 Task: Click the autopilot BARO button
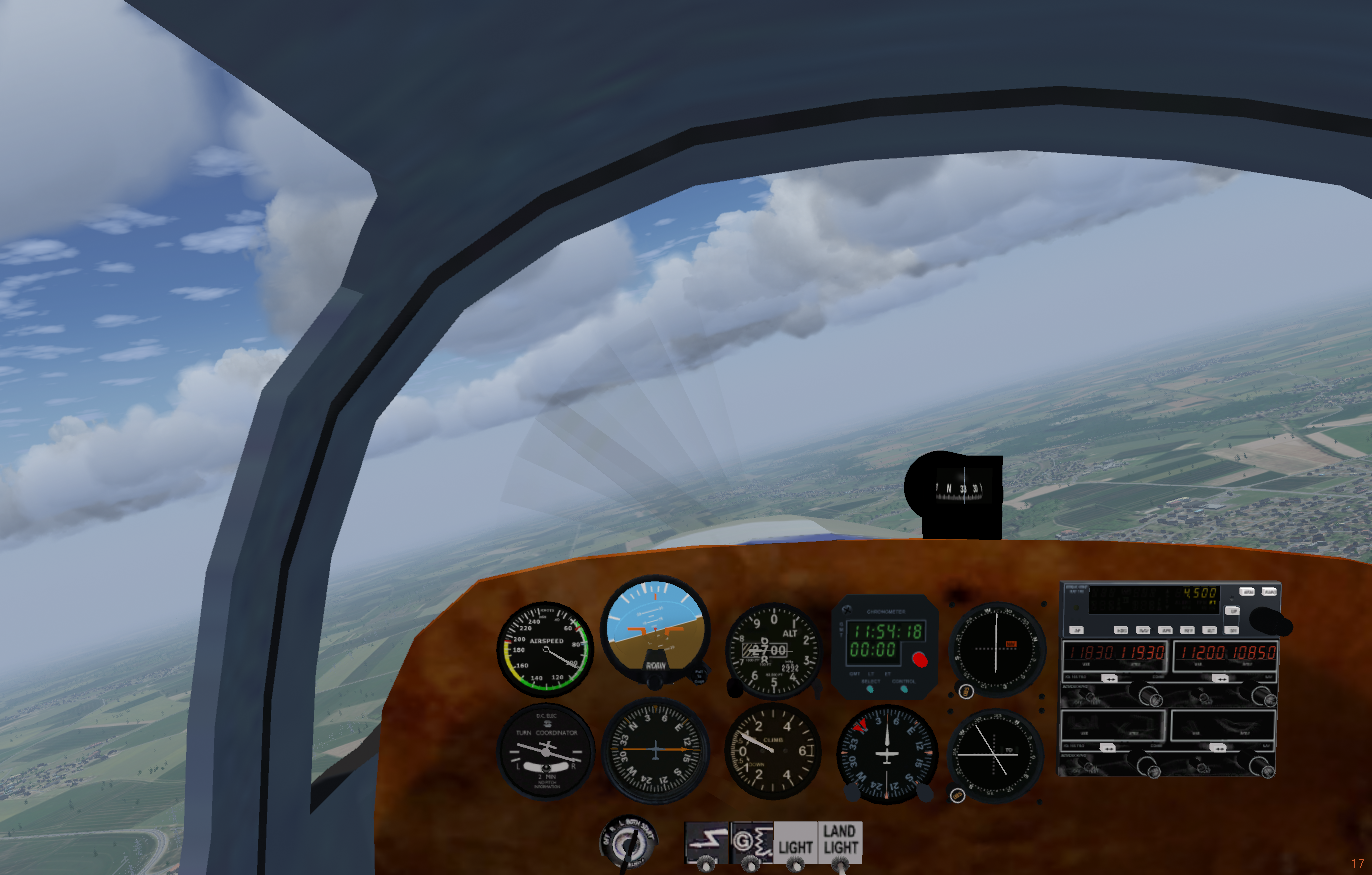[1269, 592]
